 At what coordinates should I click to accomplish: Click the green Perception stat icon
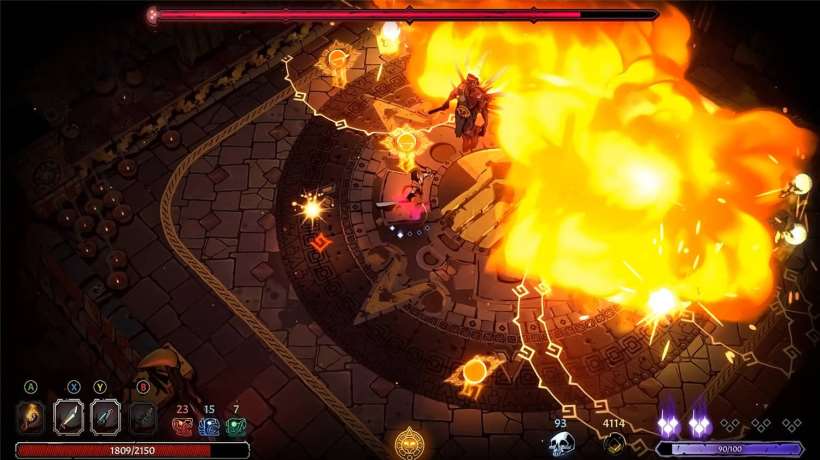click(235, 427)
